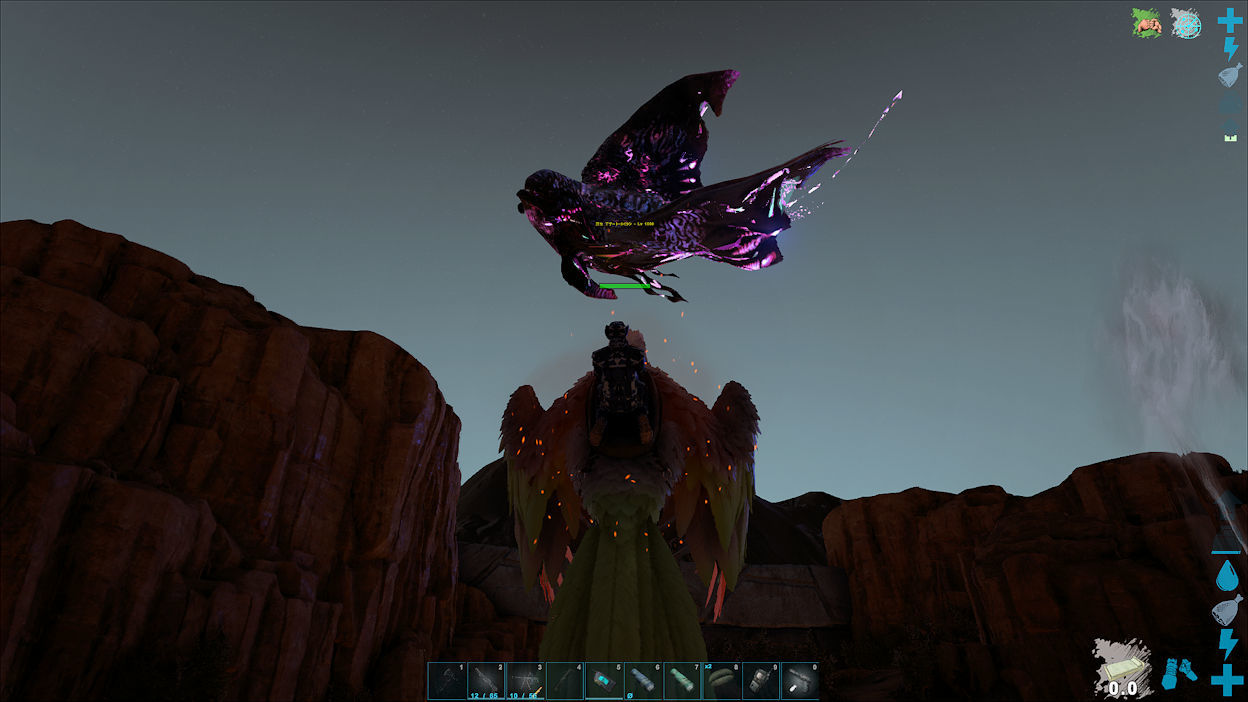Equip the rifle showing 12 / 85 ammo
1248x702 pixels.
point(486,681)
